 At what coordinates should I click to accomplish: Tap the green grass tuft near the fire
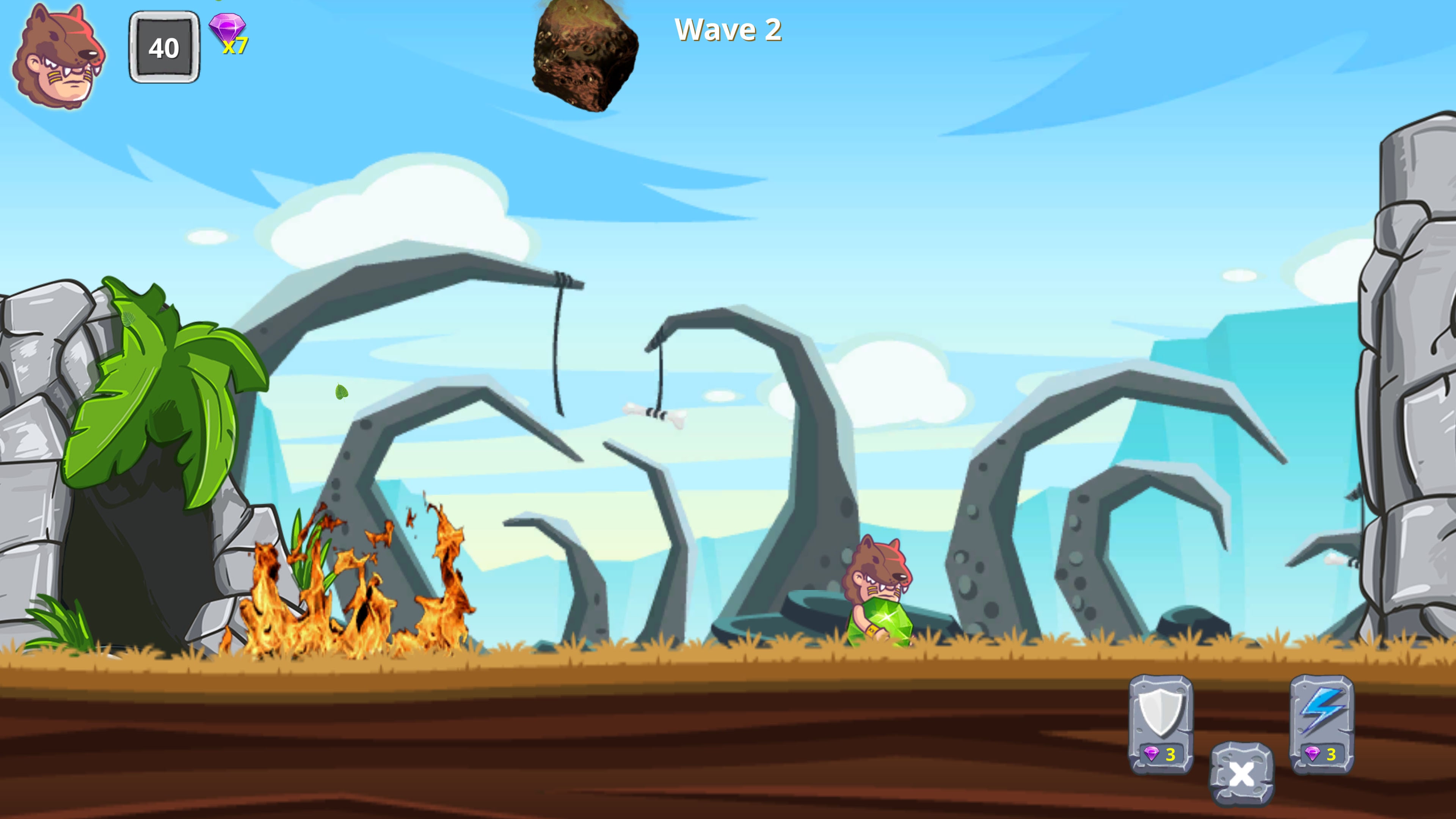[x=308, y=554]
